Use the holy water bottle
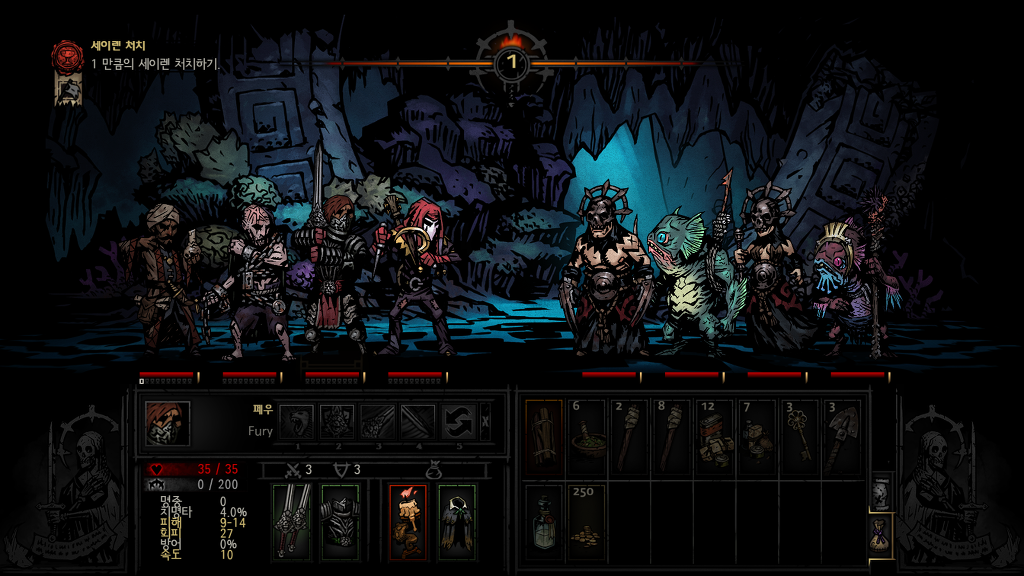This screenshot has width=1024, height=576. 544,521
